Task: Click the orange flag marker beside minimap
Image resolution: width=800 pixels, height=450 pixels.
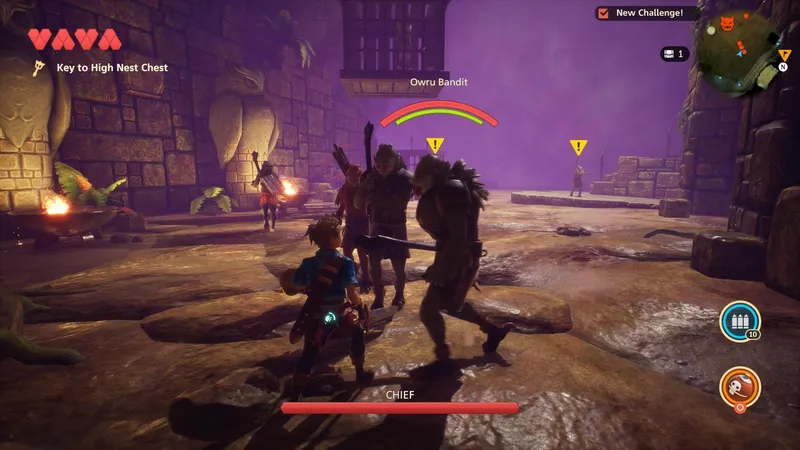Action: tap(785, 54)
